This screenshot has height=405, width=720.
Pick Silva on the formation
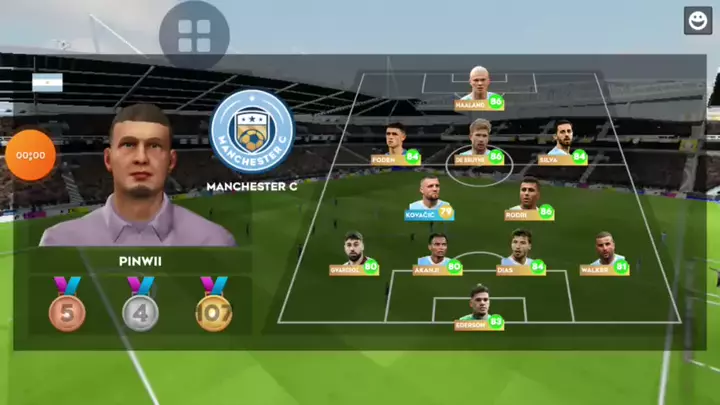563,143
